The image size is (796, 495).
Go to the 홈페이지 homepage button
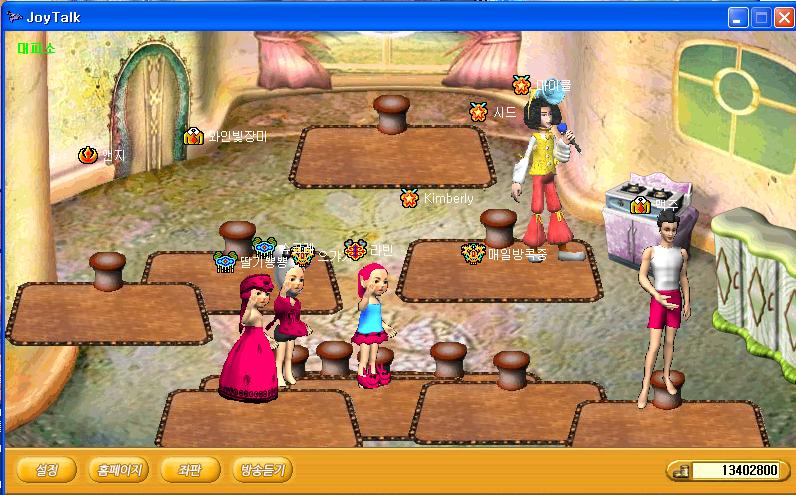click(x=118, y=469)
